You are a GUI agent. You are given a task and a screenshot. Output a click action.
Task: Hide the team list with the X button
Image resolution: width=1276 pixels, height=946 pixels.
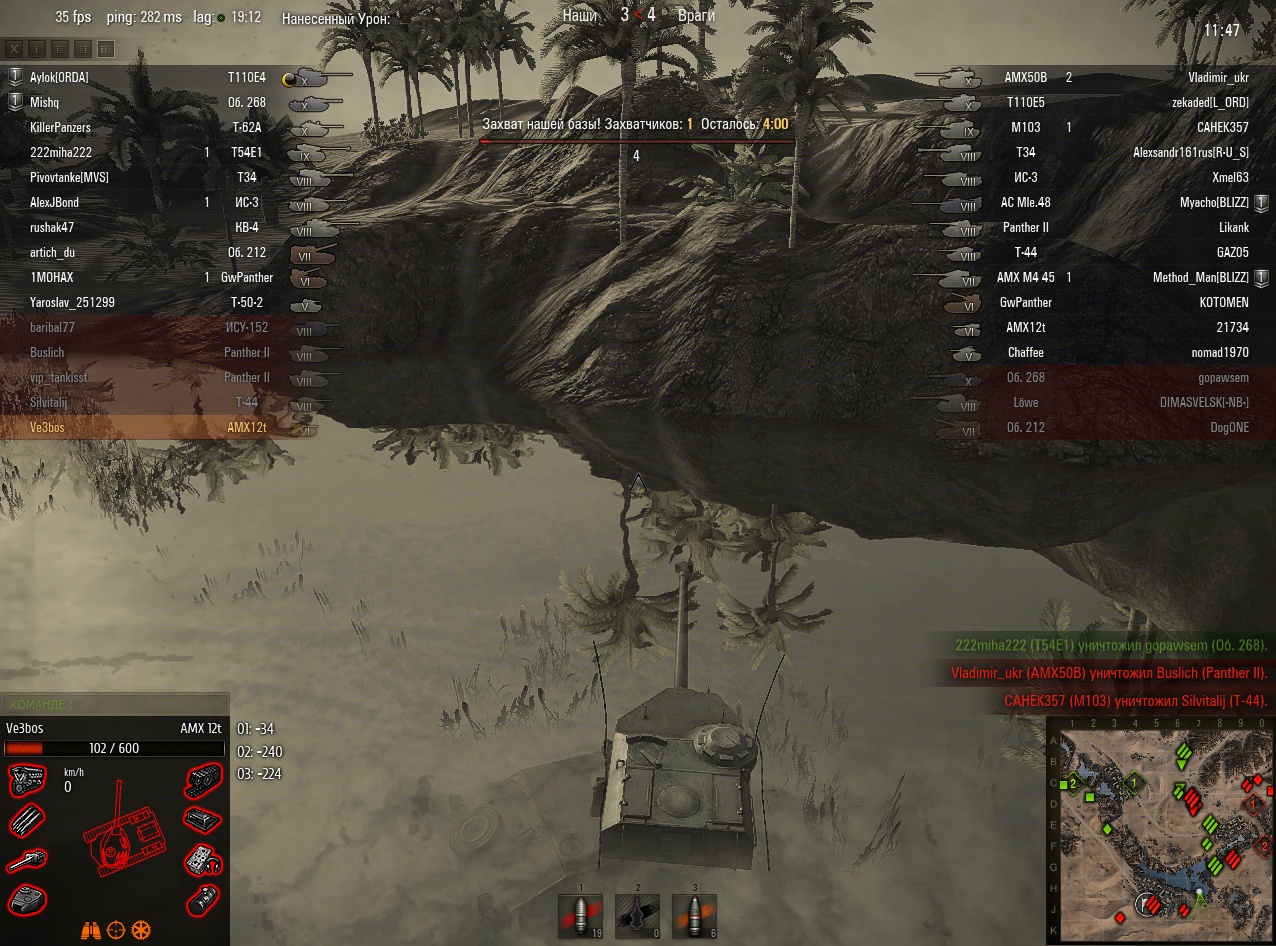pos(15,48)
